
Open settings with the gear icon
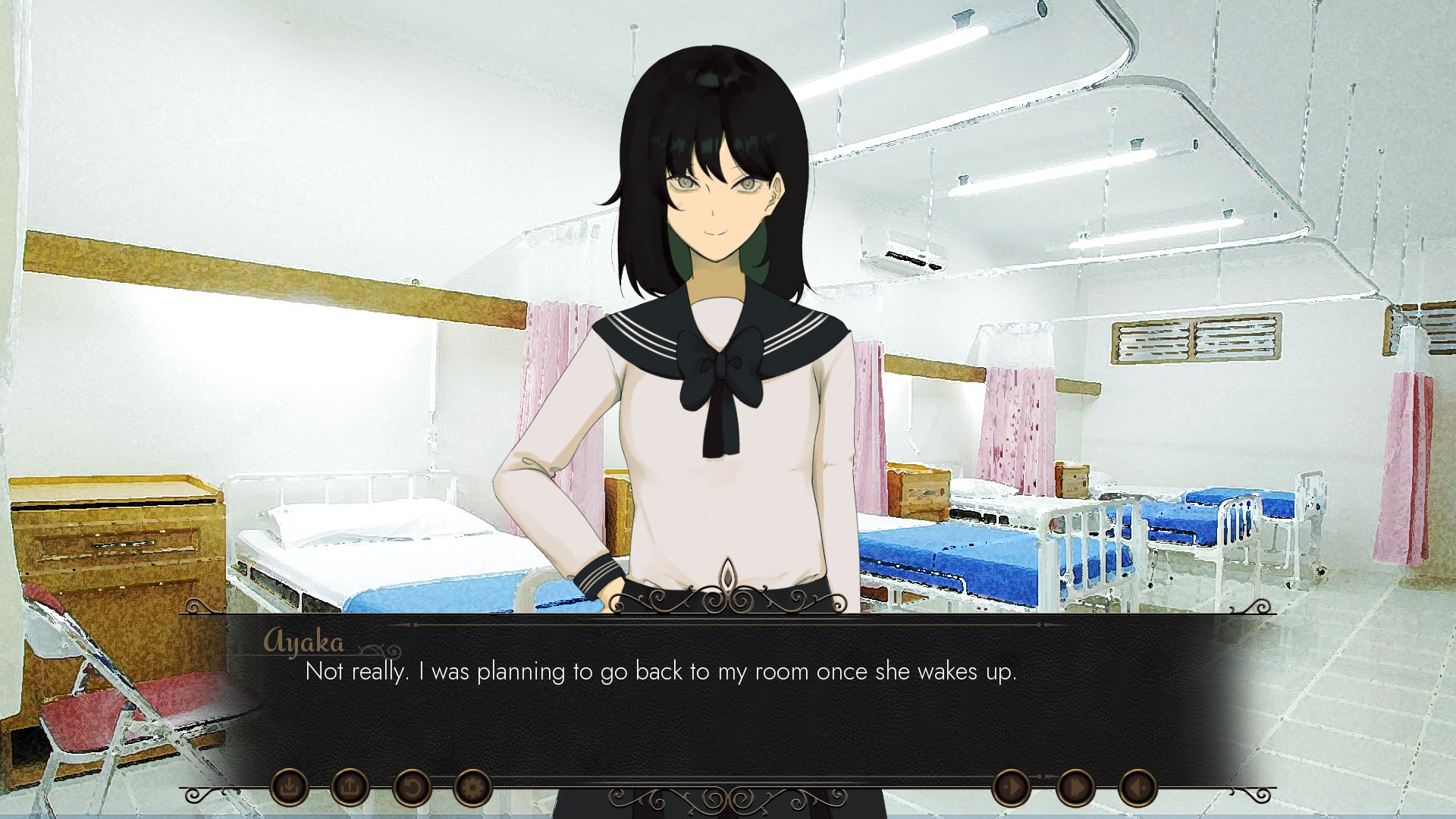pos(472,788)
